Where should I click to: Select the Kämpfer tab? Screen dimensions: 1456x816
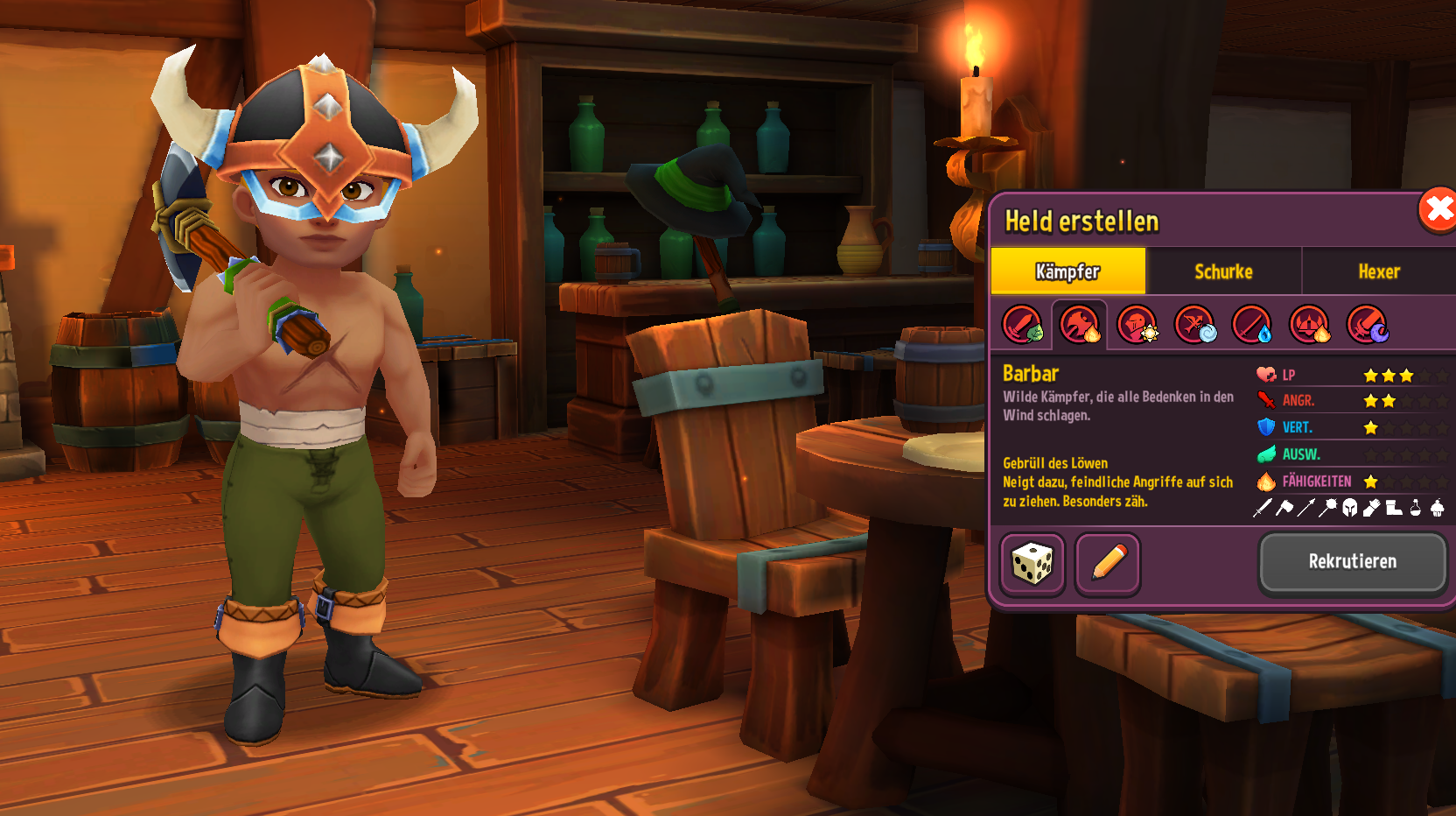pos(1067,271)
